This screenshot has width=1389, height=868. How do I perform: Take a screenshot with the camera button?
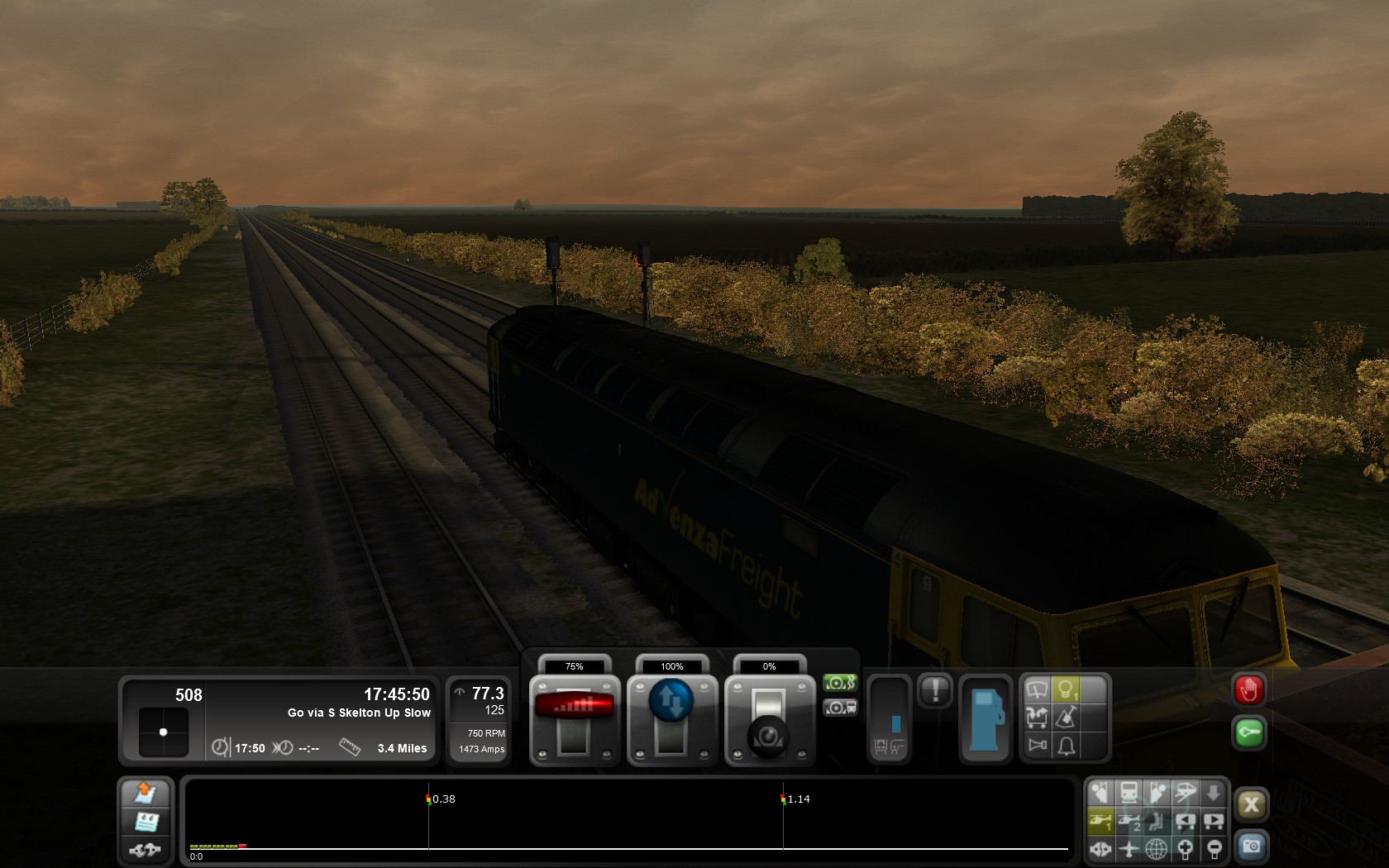1251,847
